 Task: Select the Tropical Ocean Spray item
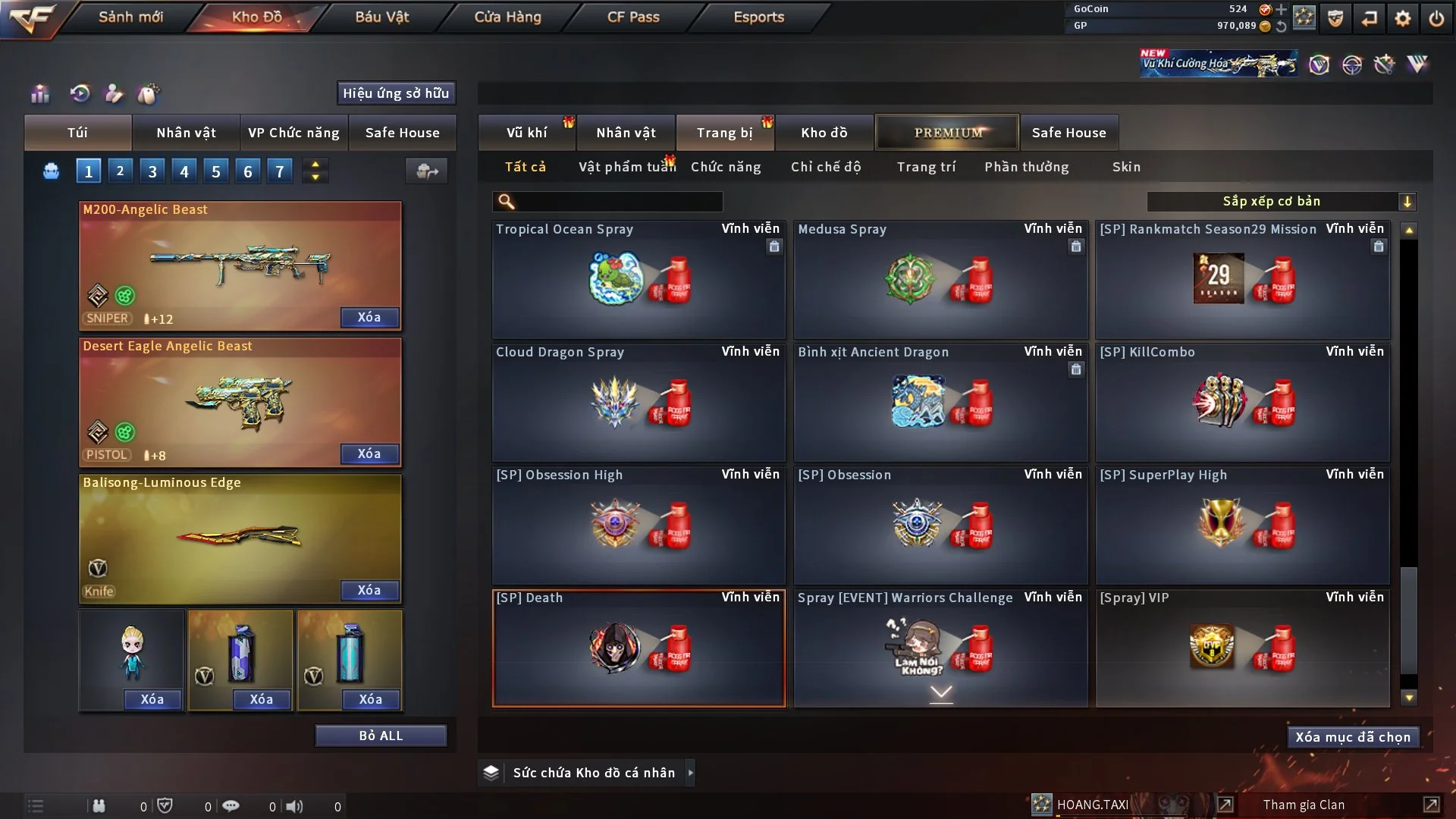tap(639, 281)
